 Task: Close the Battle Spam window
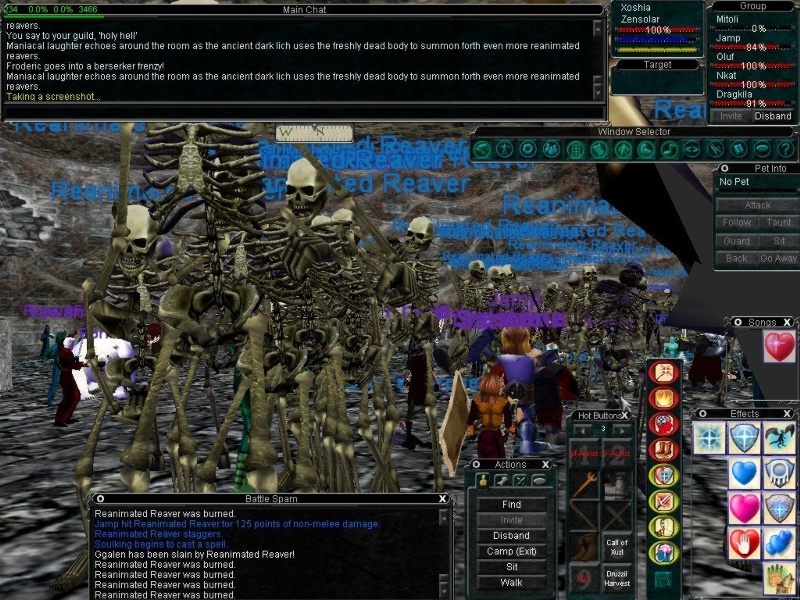tap(443, 498)
